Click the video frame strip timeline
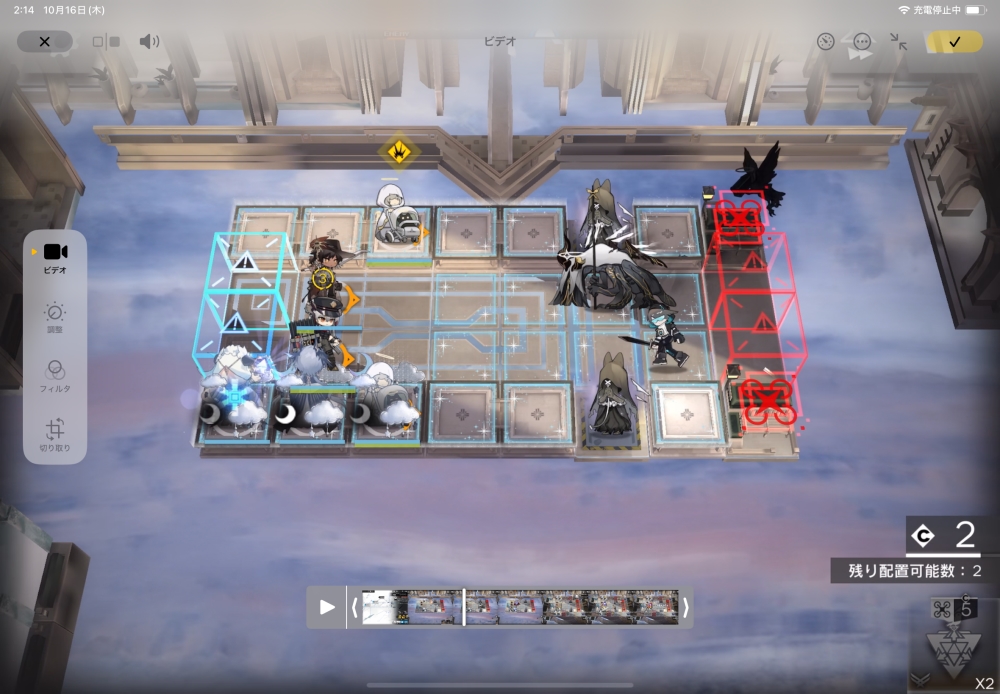Viewport: 1000px width, 694px height. coord(520,607)
